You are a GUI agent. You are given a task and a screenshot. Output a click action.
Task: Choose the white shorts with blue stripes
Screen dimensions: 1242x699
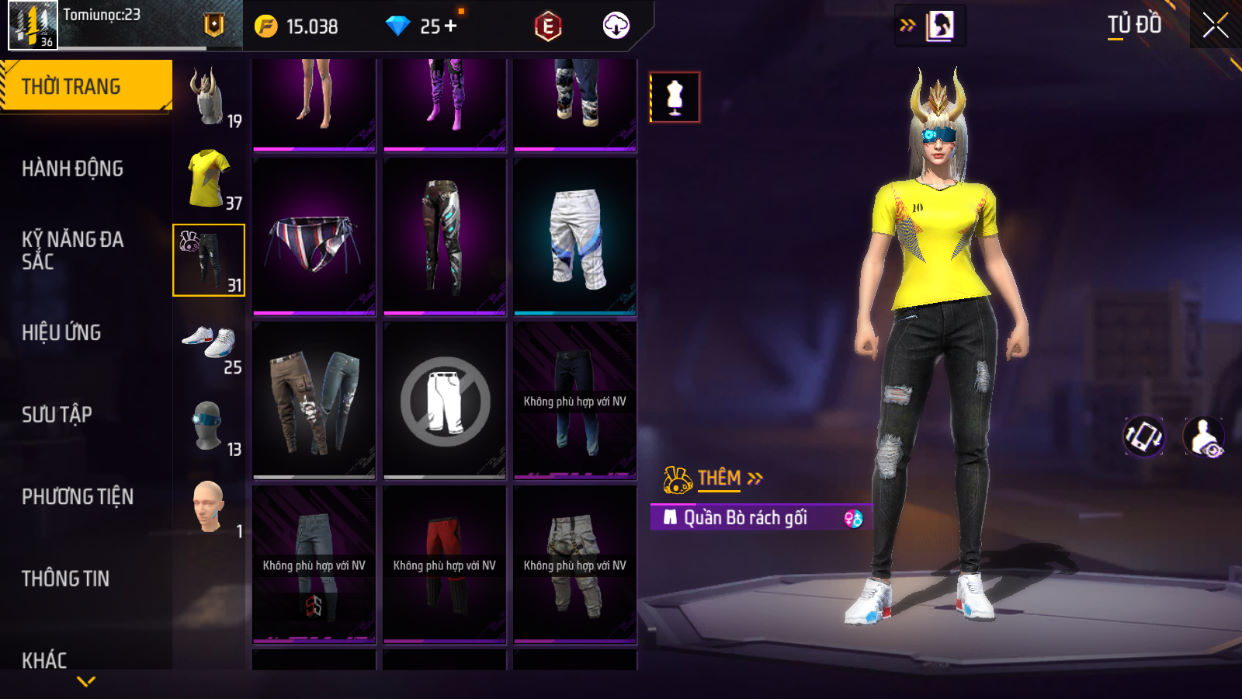point(575,236)
